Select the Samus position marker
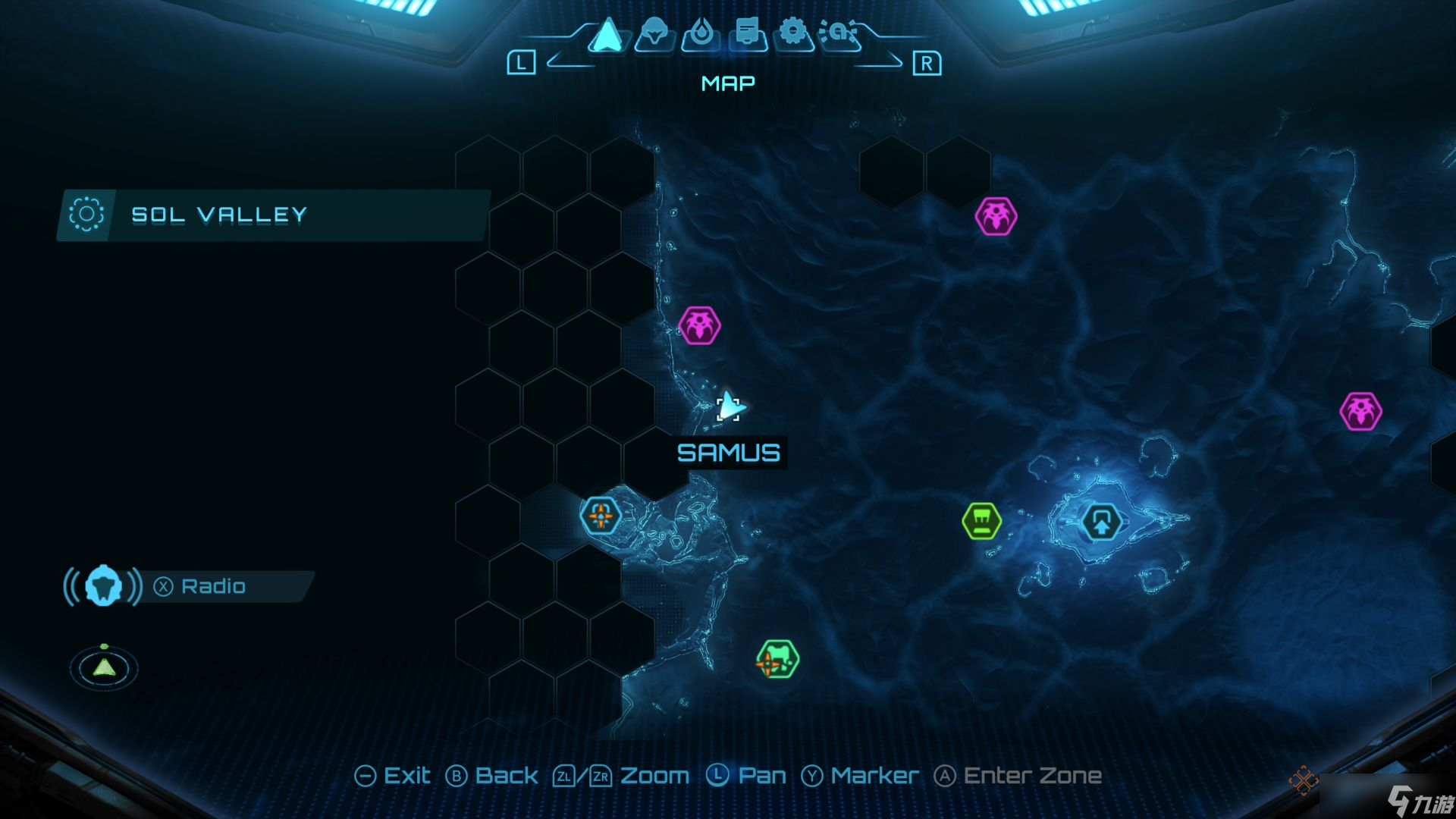1456x819 pixels. coord(729,408)
